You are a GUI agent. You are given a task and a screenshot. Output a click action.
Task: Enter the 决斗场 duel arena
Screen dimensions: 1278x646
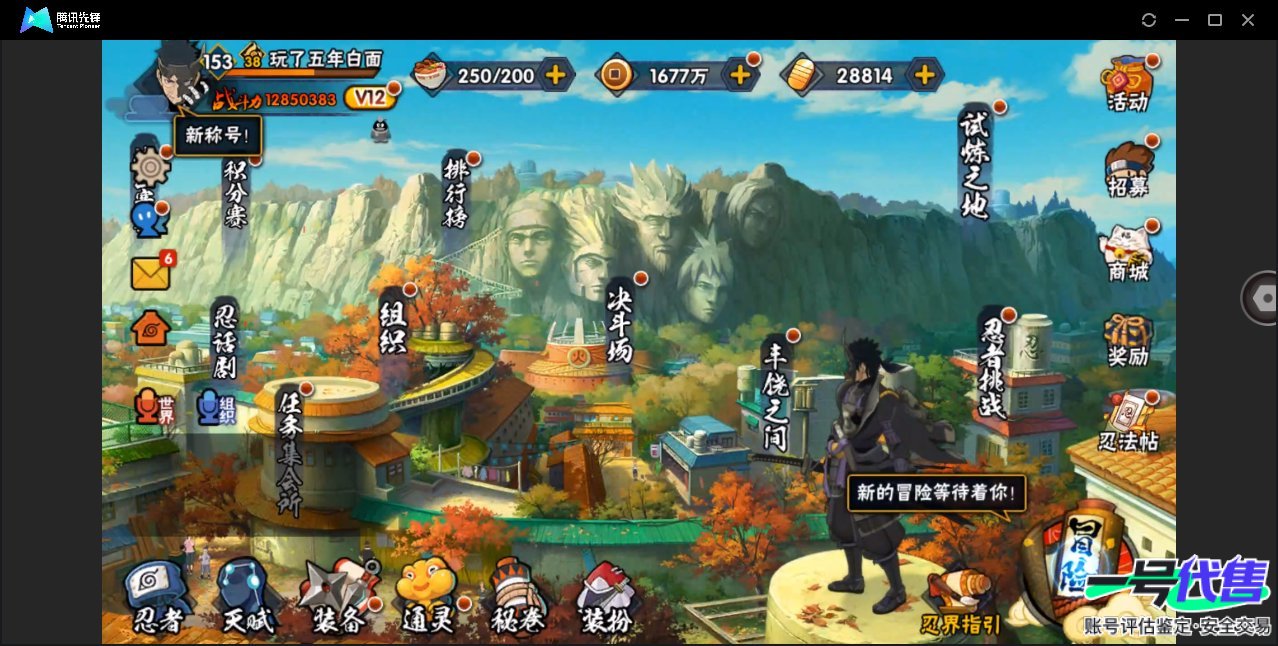(621, 323)
